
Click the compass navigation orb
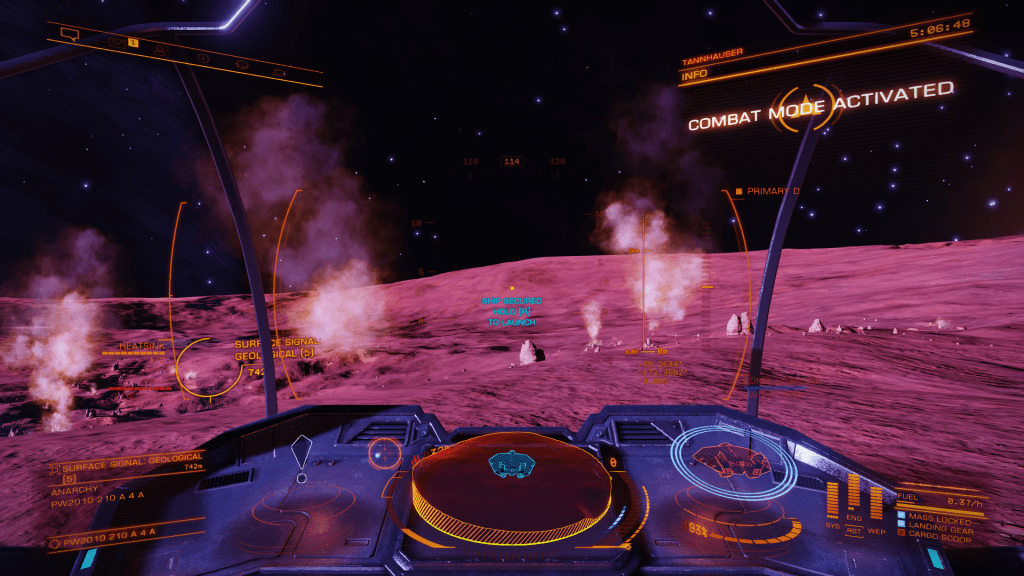(383, 454)
